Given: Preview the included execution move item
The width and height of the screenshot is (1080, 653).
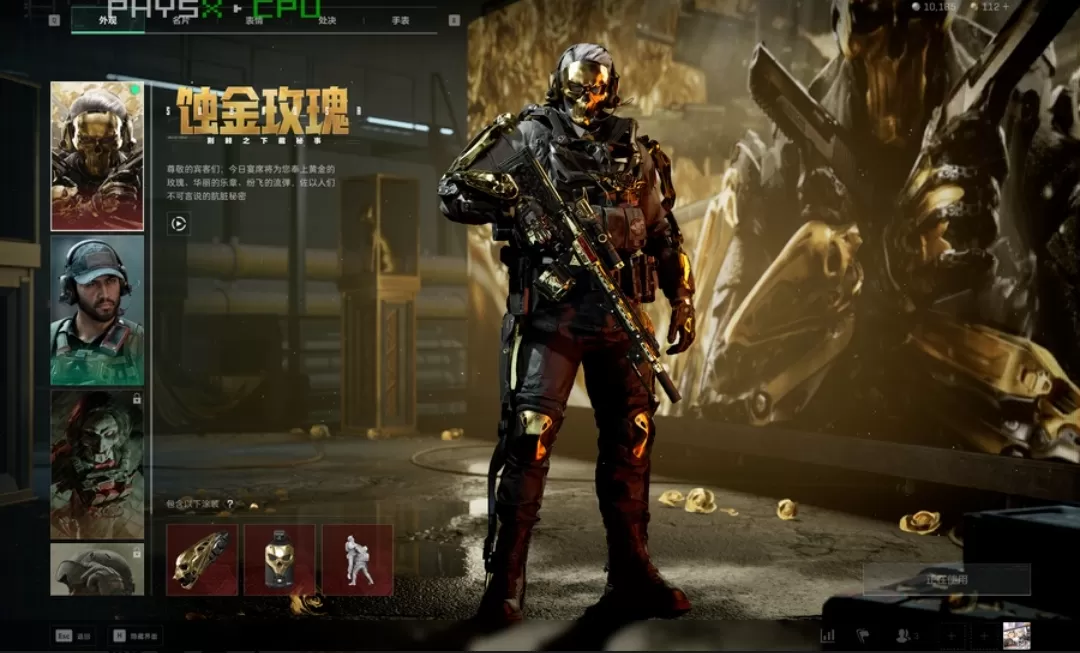Looking at the screenshot, I should point(357,560).
